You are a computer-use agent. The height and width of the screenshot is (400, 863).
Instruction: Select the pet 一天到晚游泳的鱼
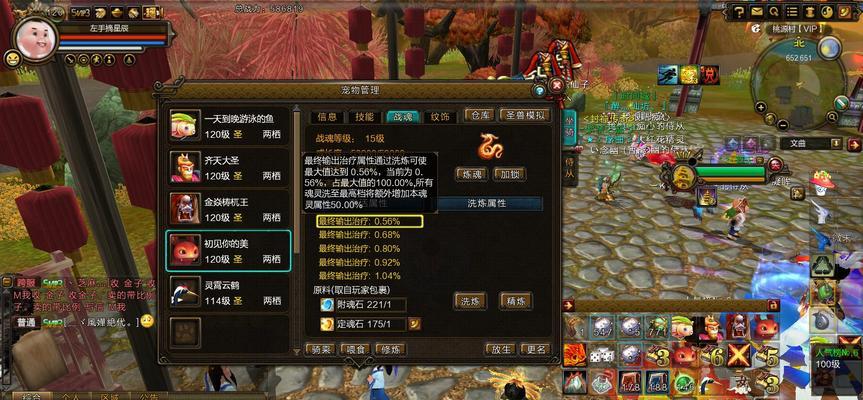229,125
